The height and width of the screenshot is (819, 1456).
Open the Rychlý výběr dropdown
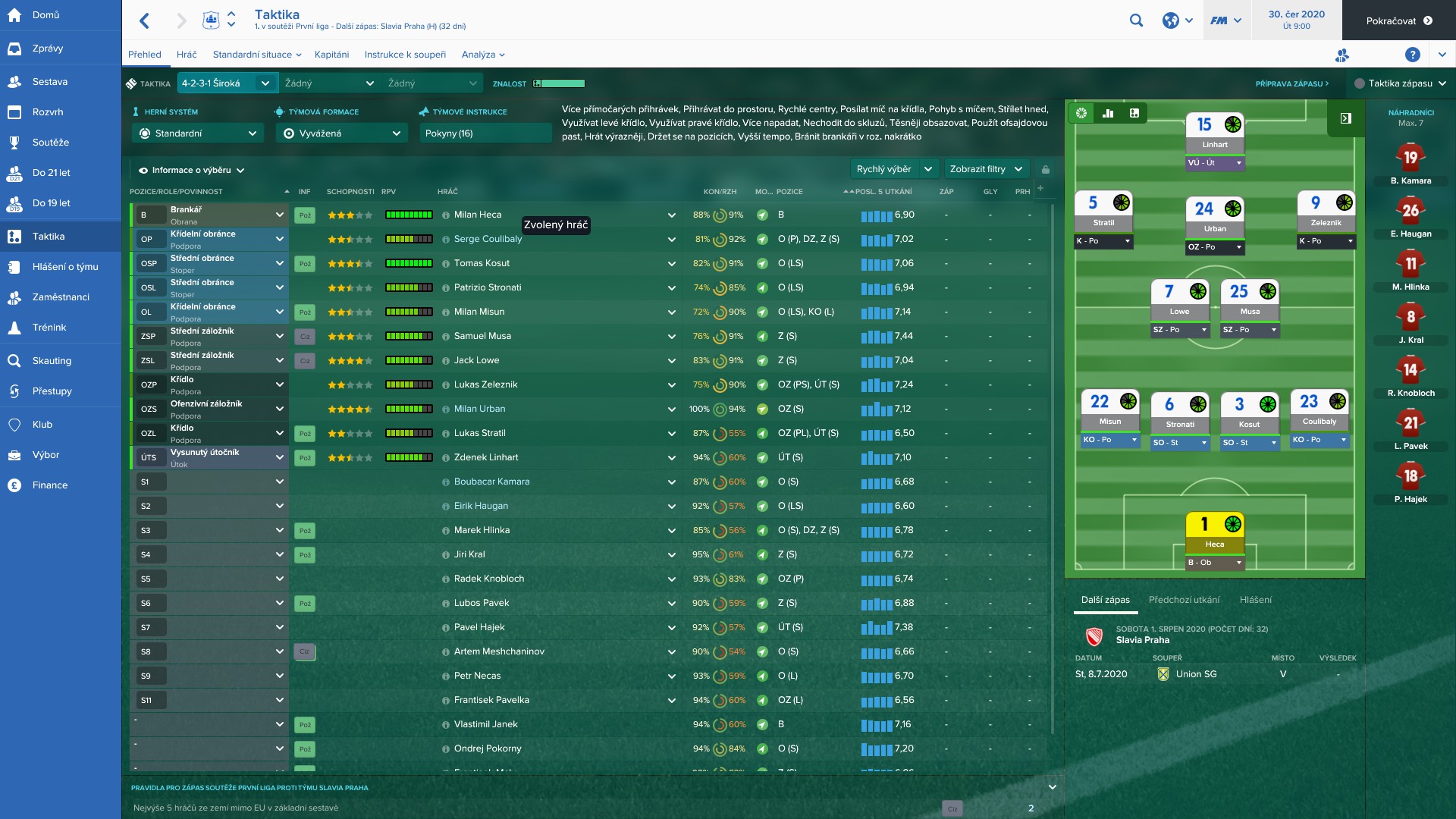(x=894, y=169)
